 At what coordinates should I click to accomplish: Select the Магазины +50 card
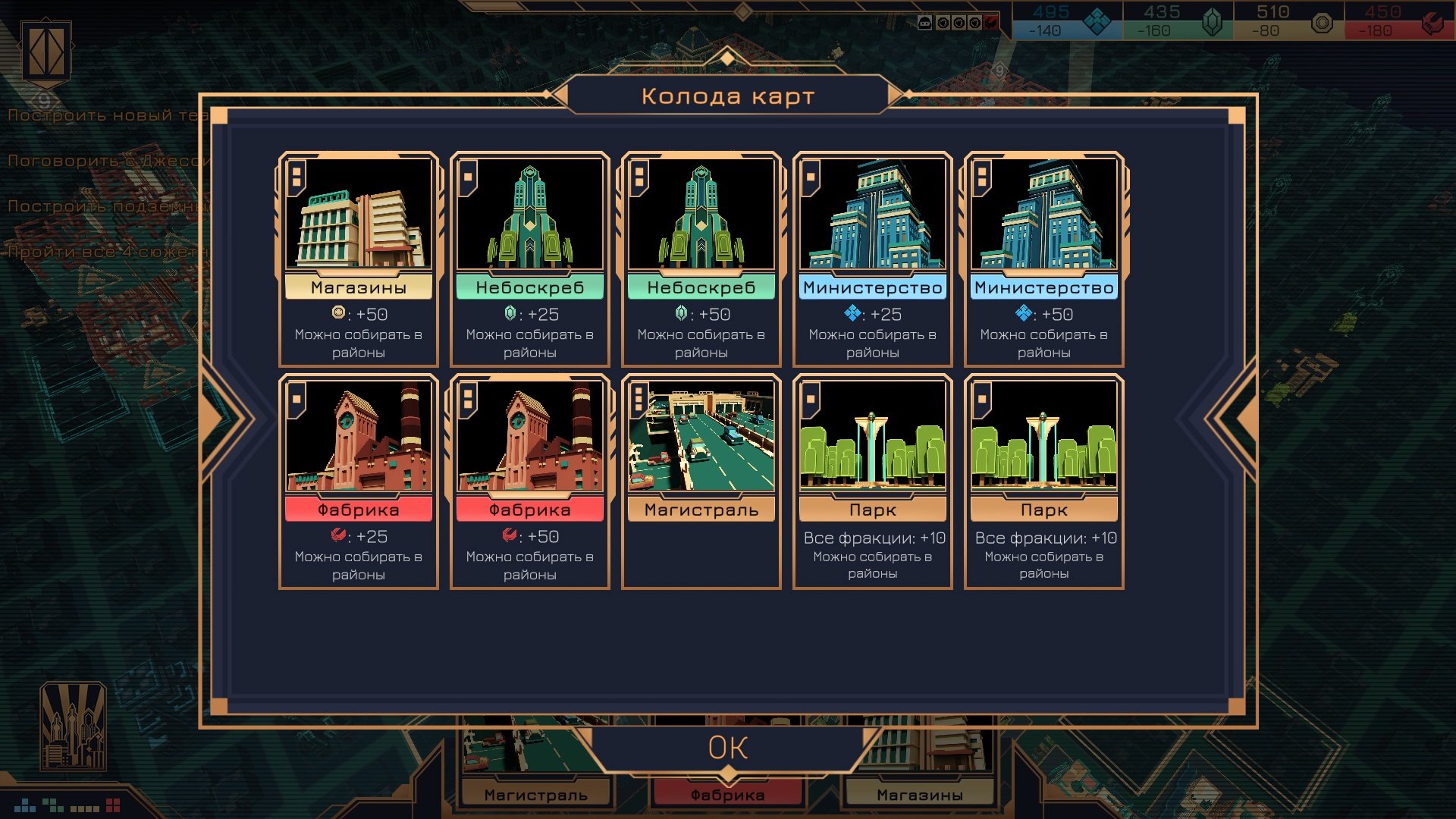click(x=359, y=259)
